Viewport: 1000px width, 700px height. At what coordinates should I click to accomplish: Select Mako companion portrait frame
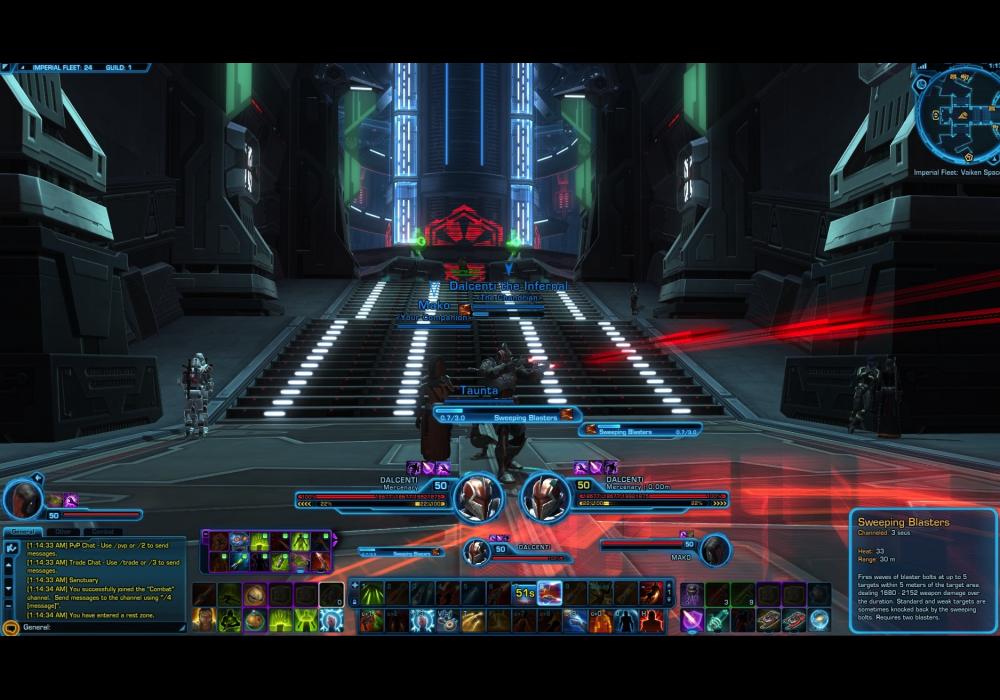[714, 549]
